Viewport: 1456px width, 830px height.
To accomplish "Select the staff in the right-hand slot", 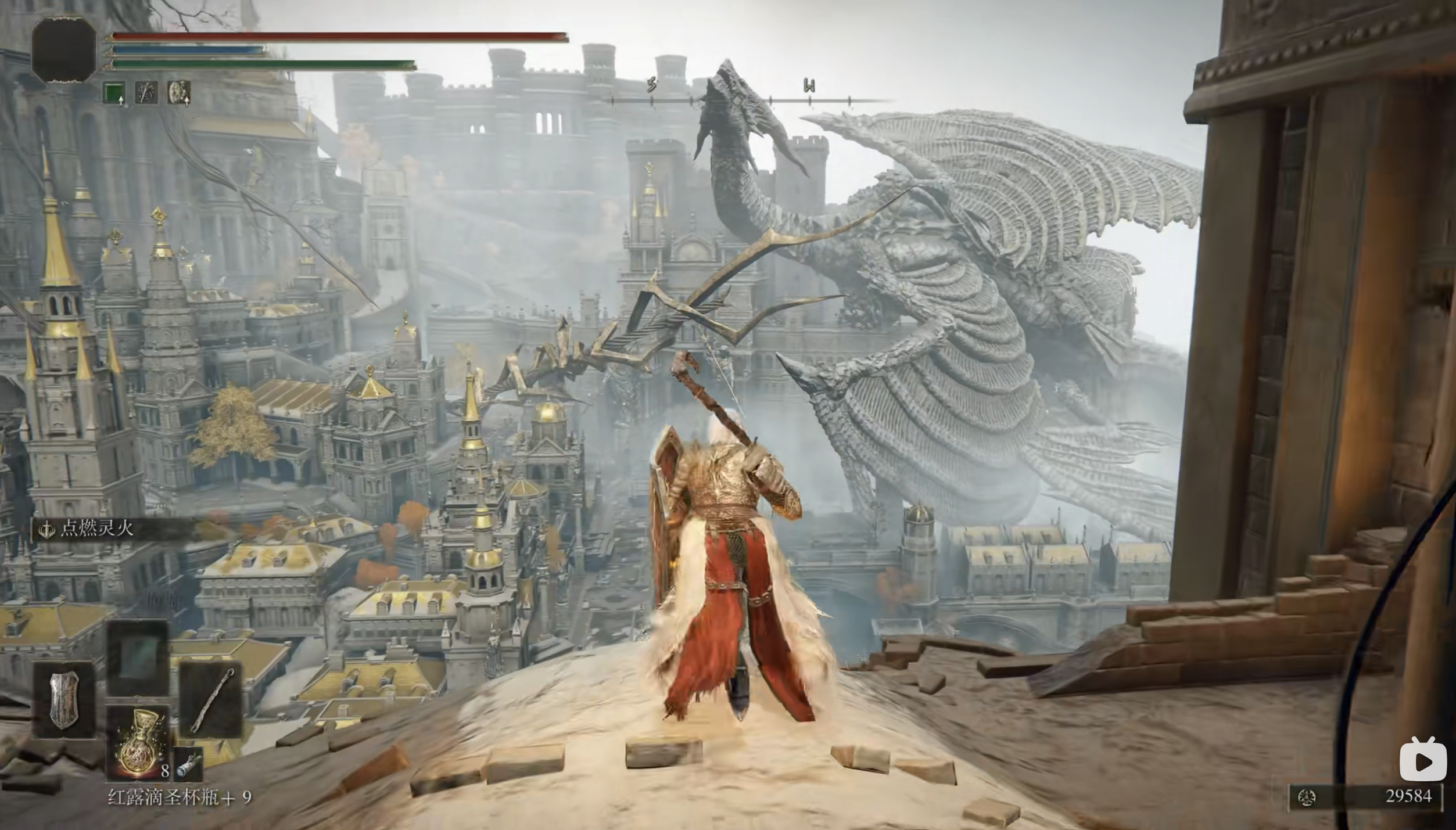I will 210,699.
